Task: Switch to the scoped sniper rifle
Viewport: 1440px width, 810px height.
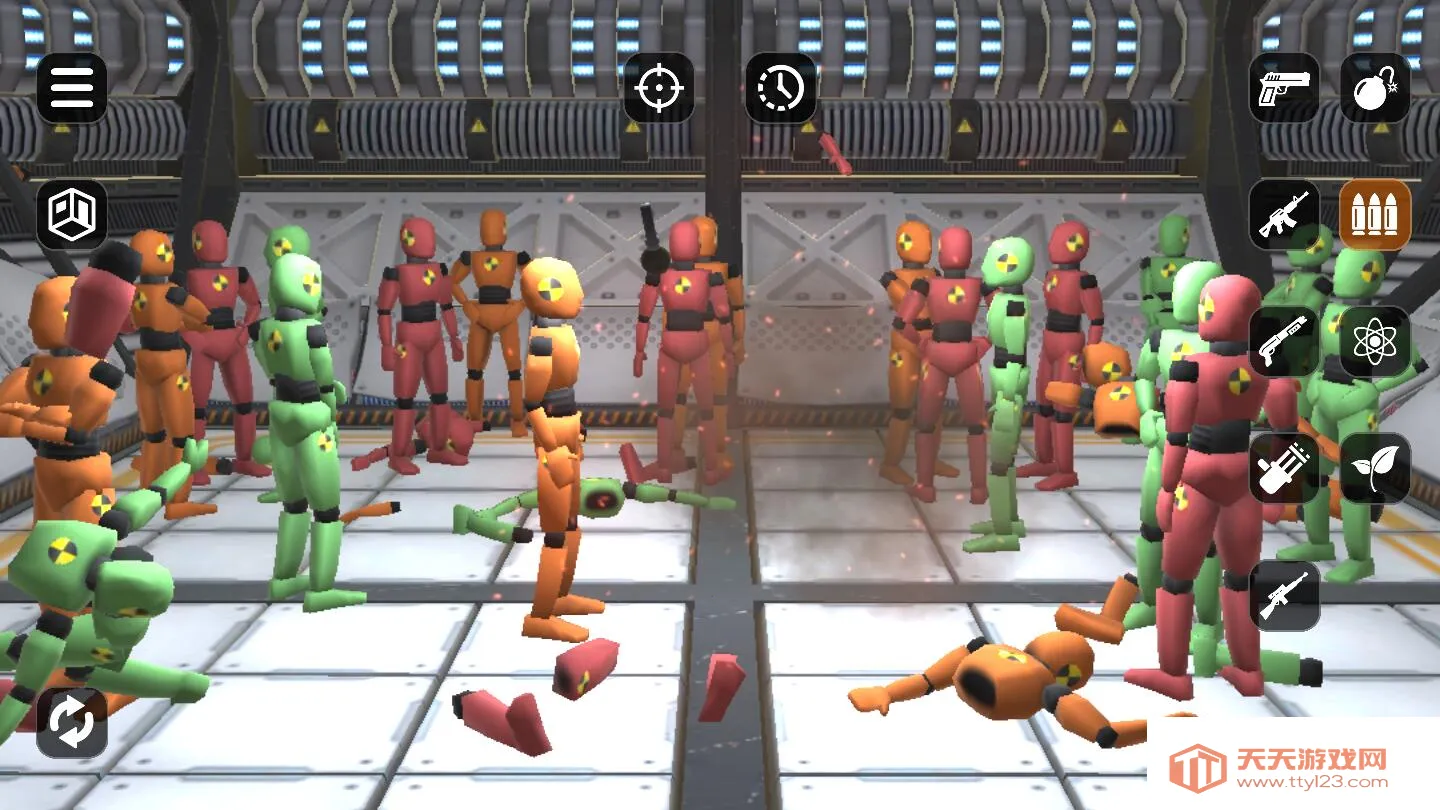Action: click(1284, 595)
